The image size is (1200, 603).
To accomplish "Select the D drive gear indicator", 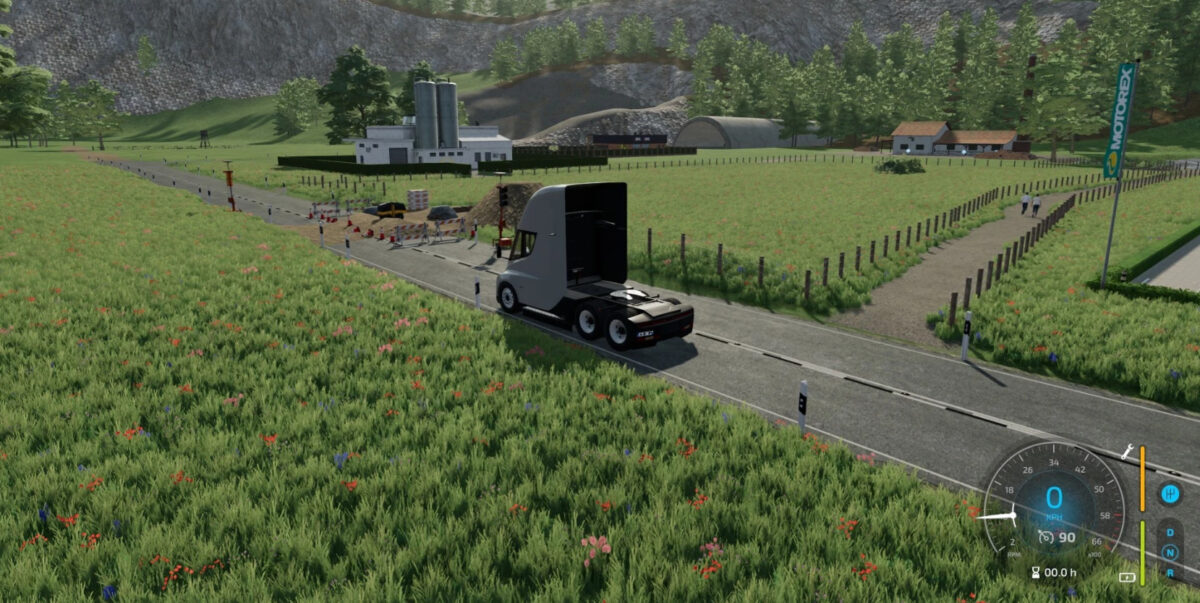I will click(x=1169, y=533).
